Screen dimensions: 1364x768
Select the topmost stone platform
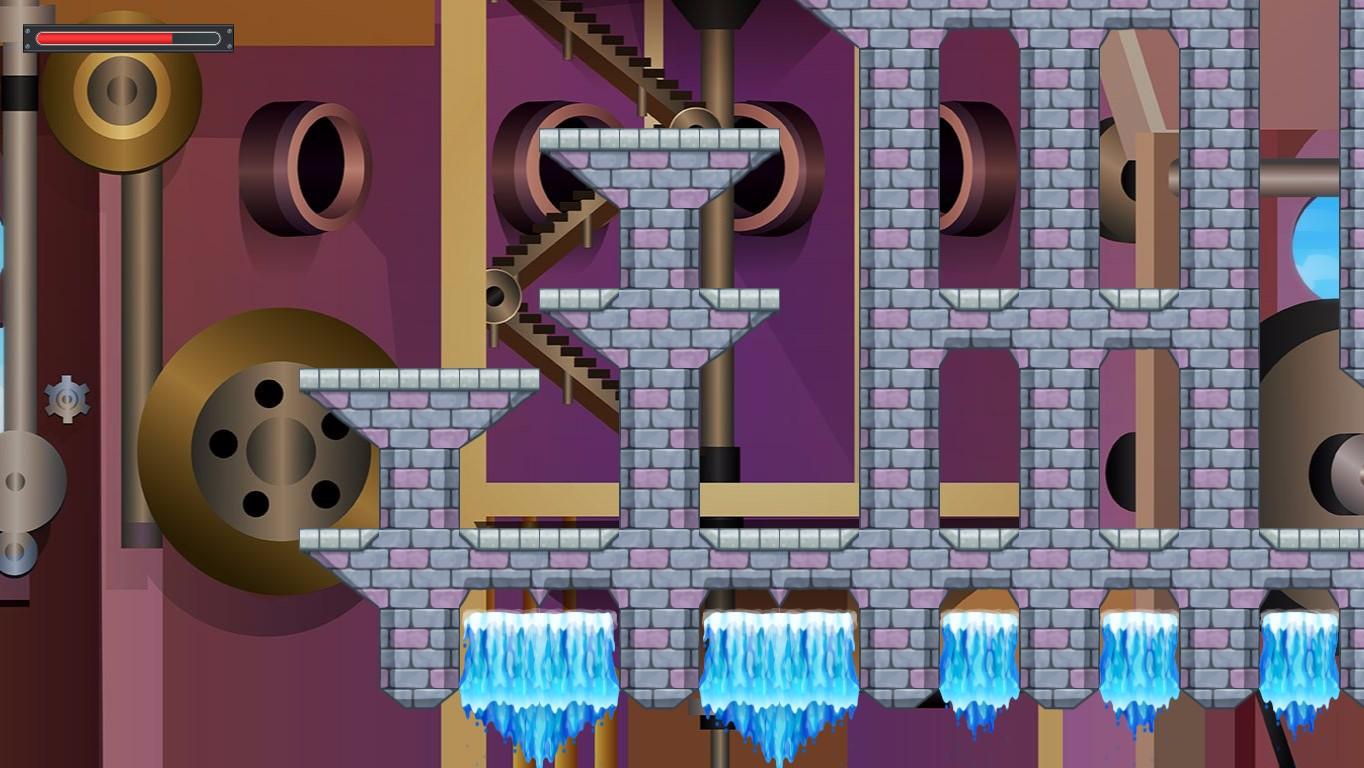tap(660, 135)
